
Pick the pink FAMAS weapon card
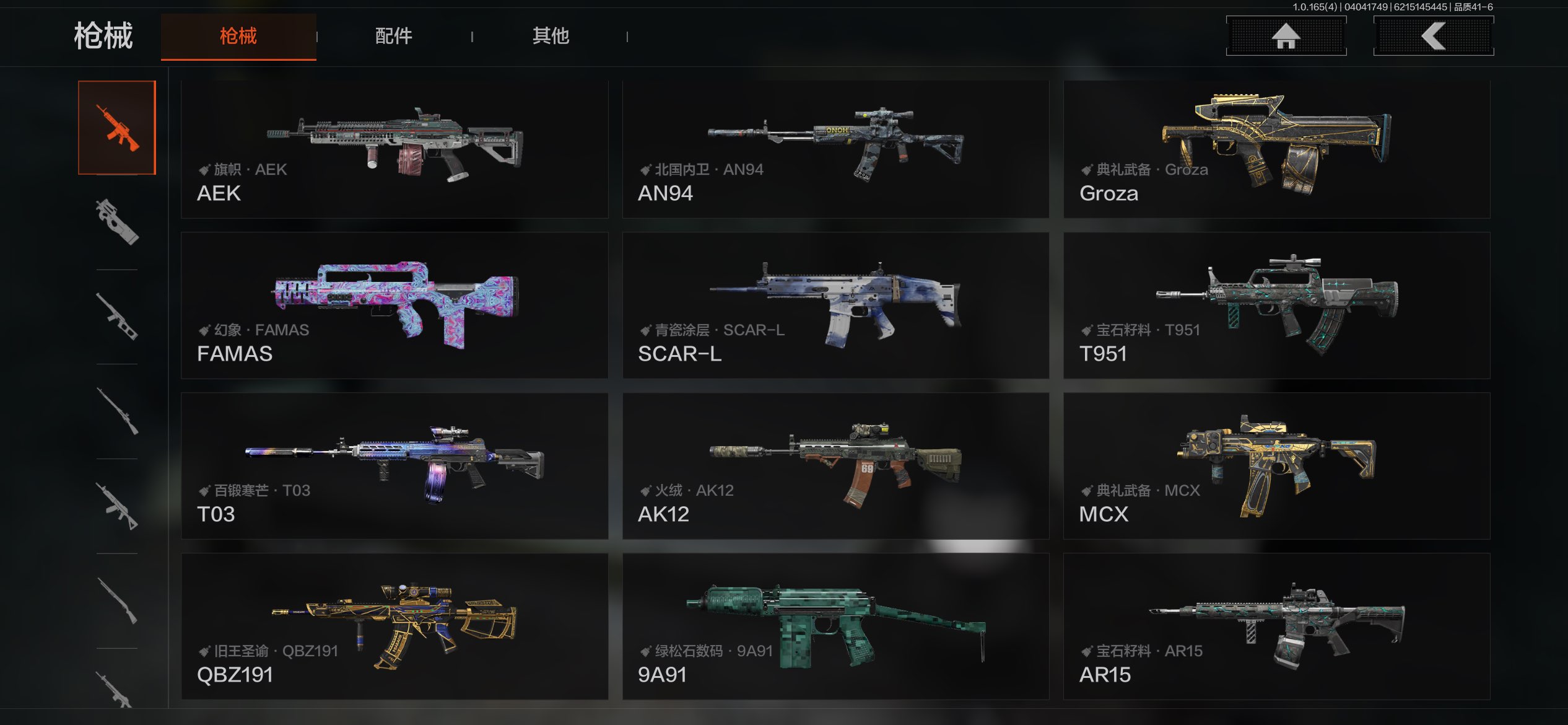[394, 305]
